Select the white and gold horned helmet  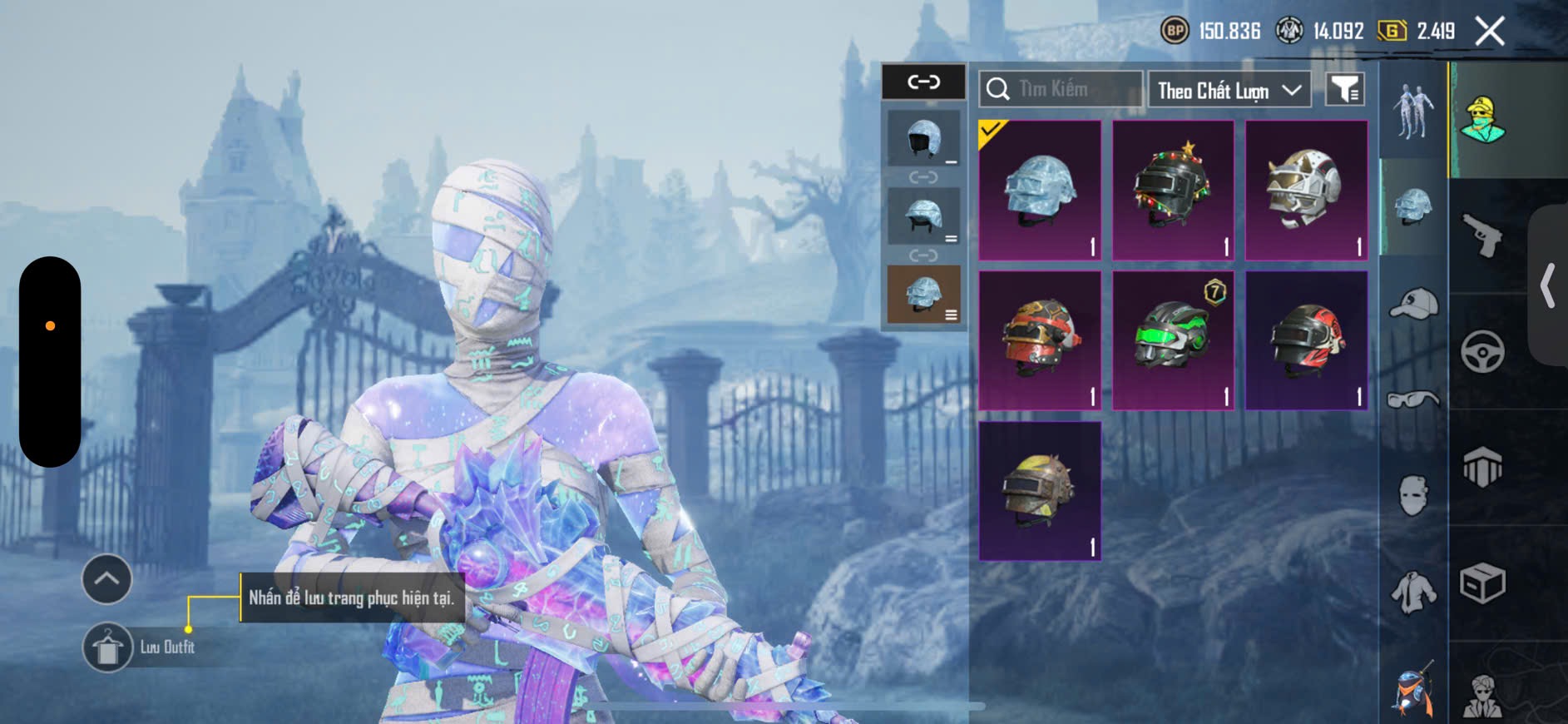click(x=1306, y=191)
